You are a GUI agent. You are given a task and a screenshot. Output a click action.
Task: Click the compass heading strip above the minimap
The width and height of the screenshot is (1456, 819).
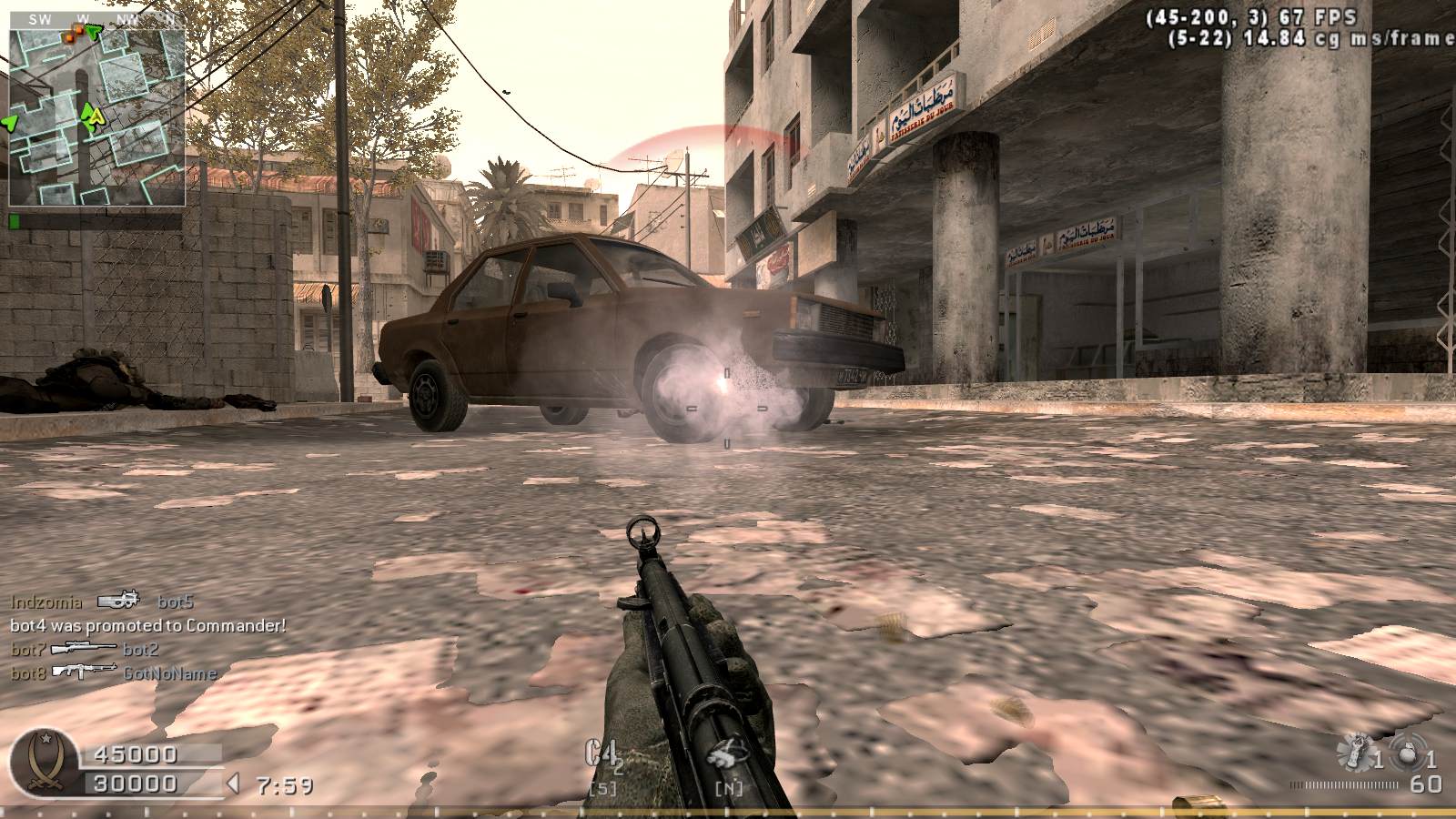coord(97,18)
